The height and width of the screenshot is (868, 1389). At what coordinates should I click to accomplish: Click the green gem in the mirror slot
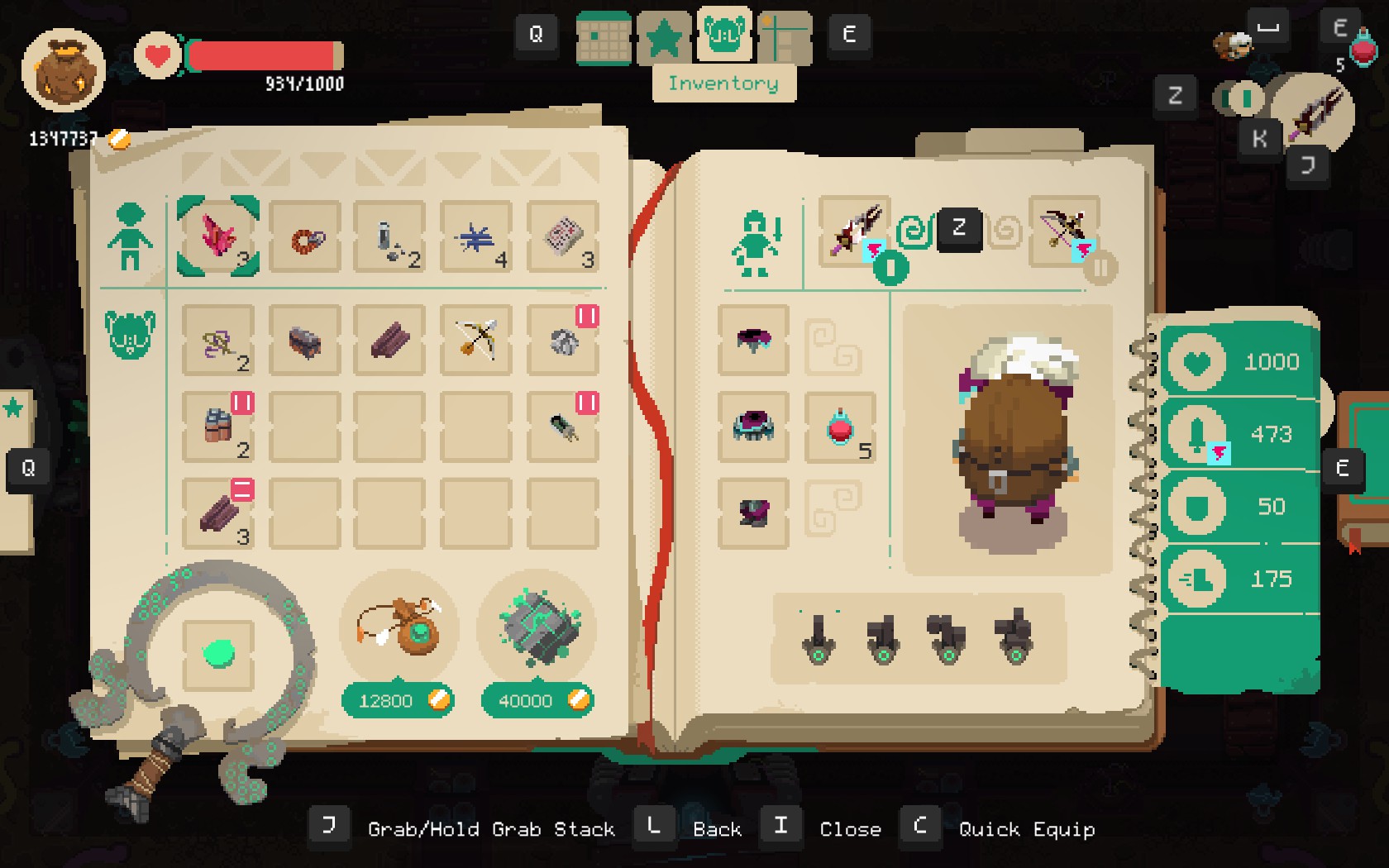coord(220,652)
